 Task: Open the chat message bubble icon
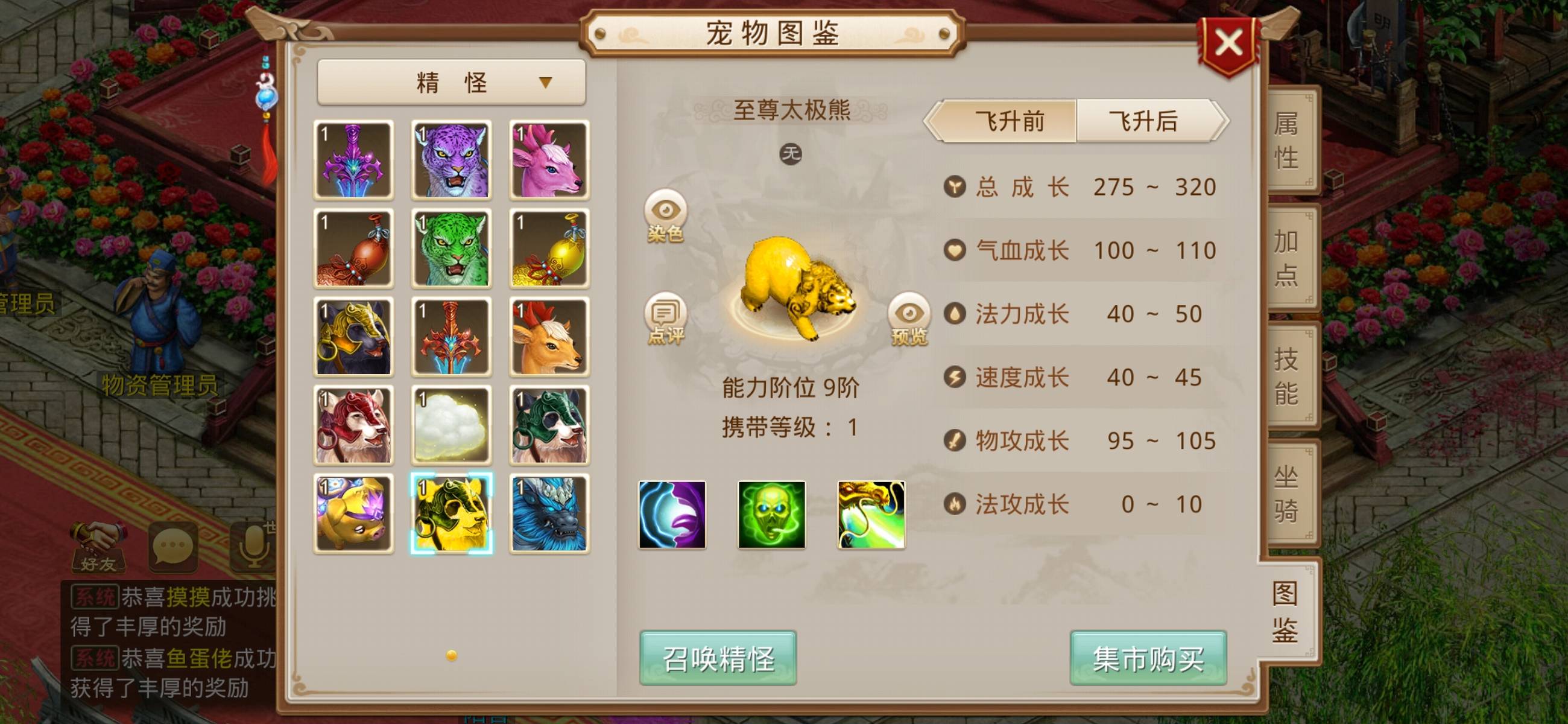tap(172, 547)
